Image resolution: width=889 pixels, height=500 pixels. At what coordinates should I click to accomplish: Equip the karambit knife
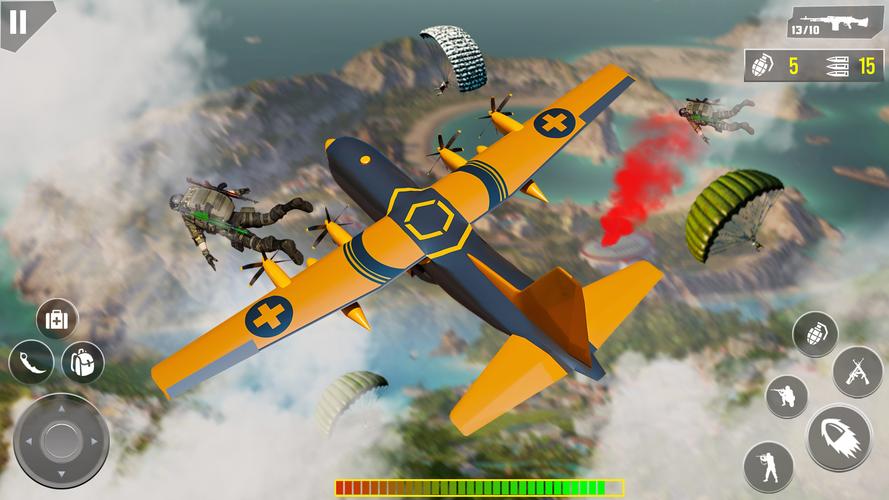31,362
